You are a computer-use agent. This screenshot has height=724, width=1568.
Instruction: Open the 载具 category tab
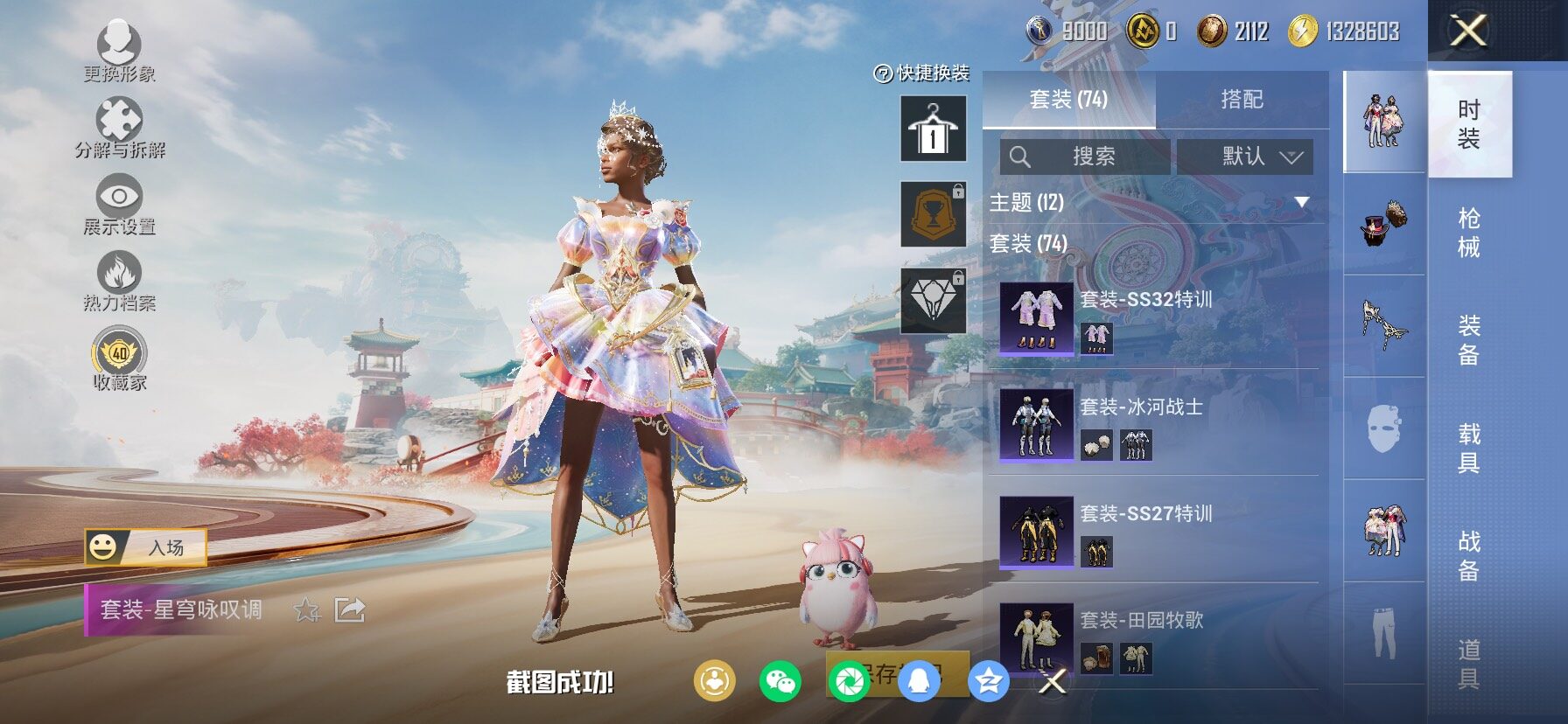pyautogui.click(x=1469, y=448)
